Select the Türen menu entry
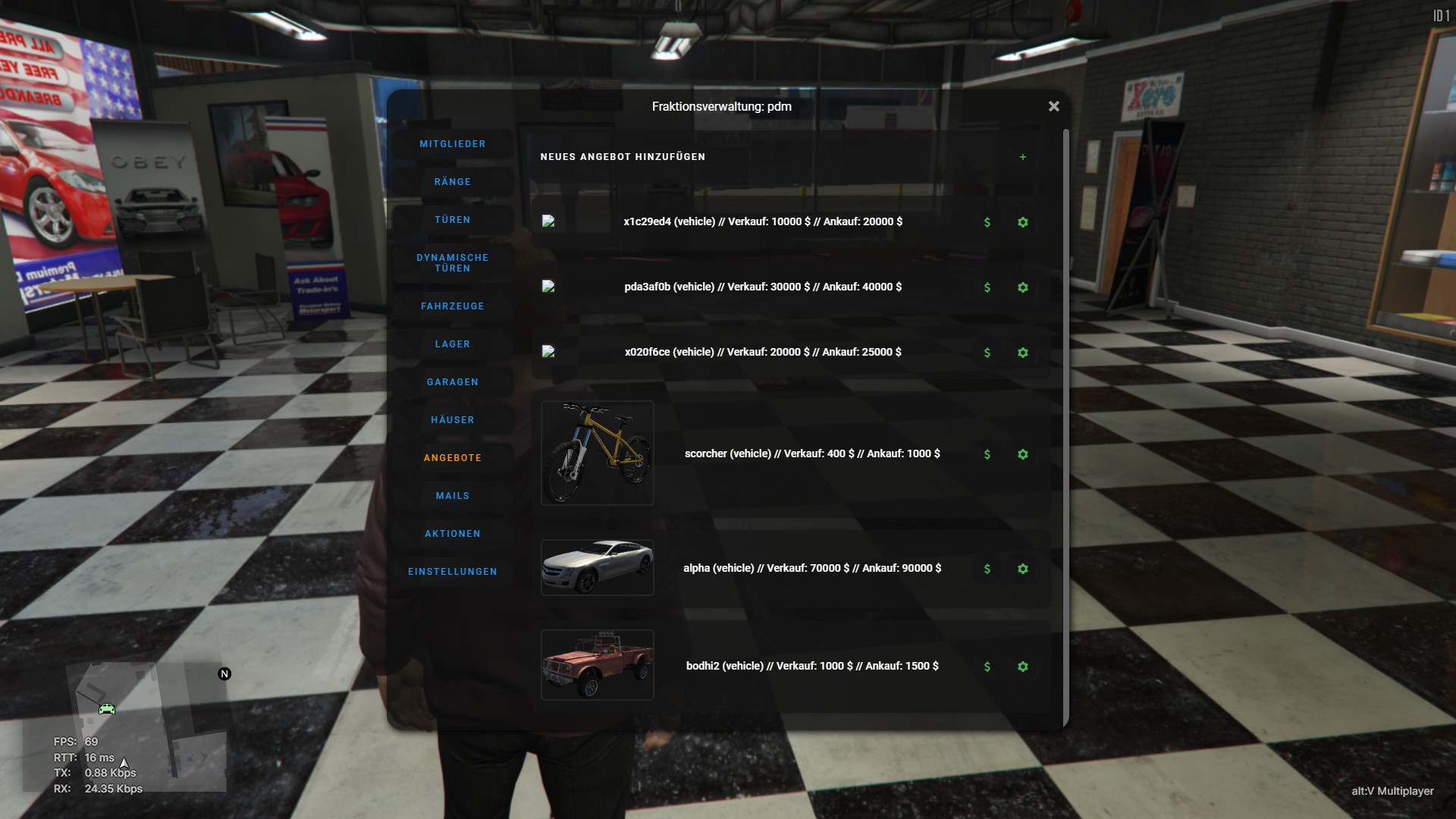Image resolution: width=1456 pixels, height=819 pixels. pos(453,220)
